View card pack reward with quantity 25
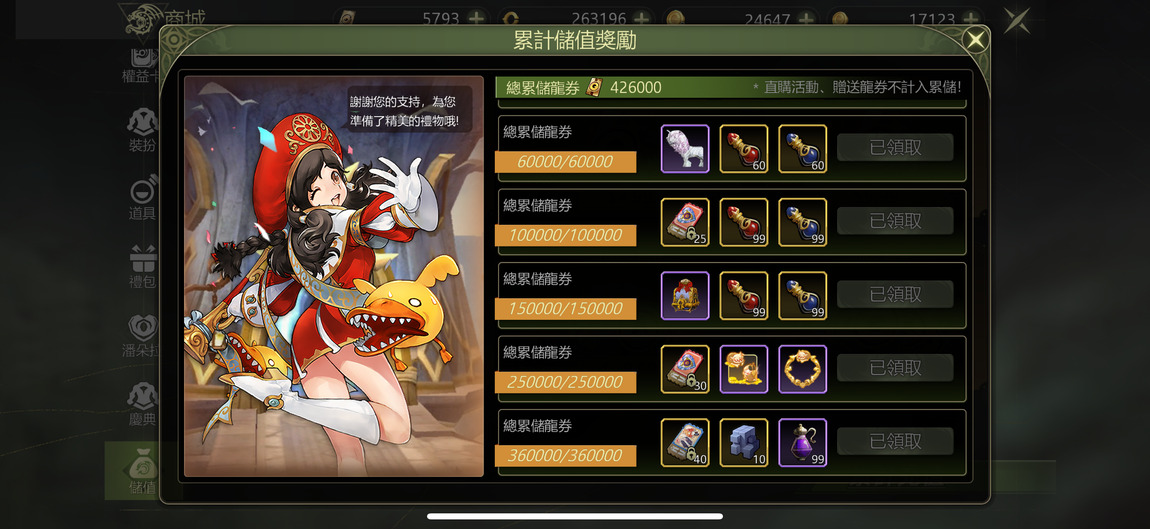Viewport: 1150px width, 529px height. point(685,222)
